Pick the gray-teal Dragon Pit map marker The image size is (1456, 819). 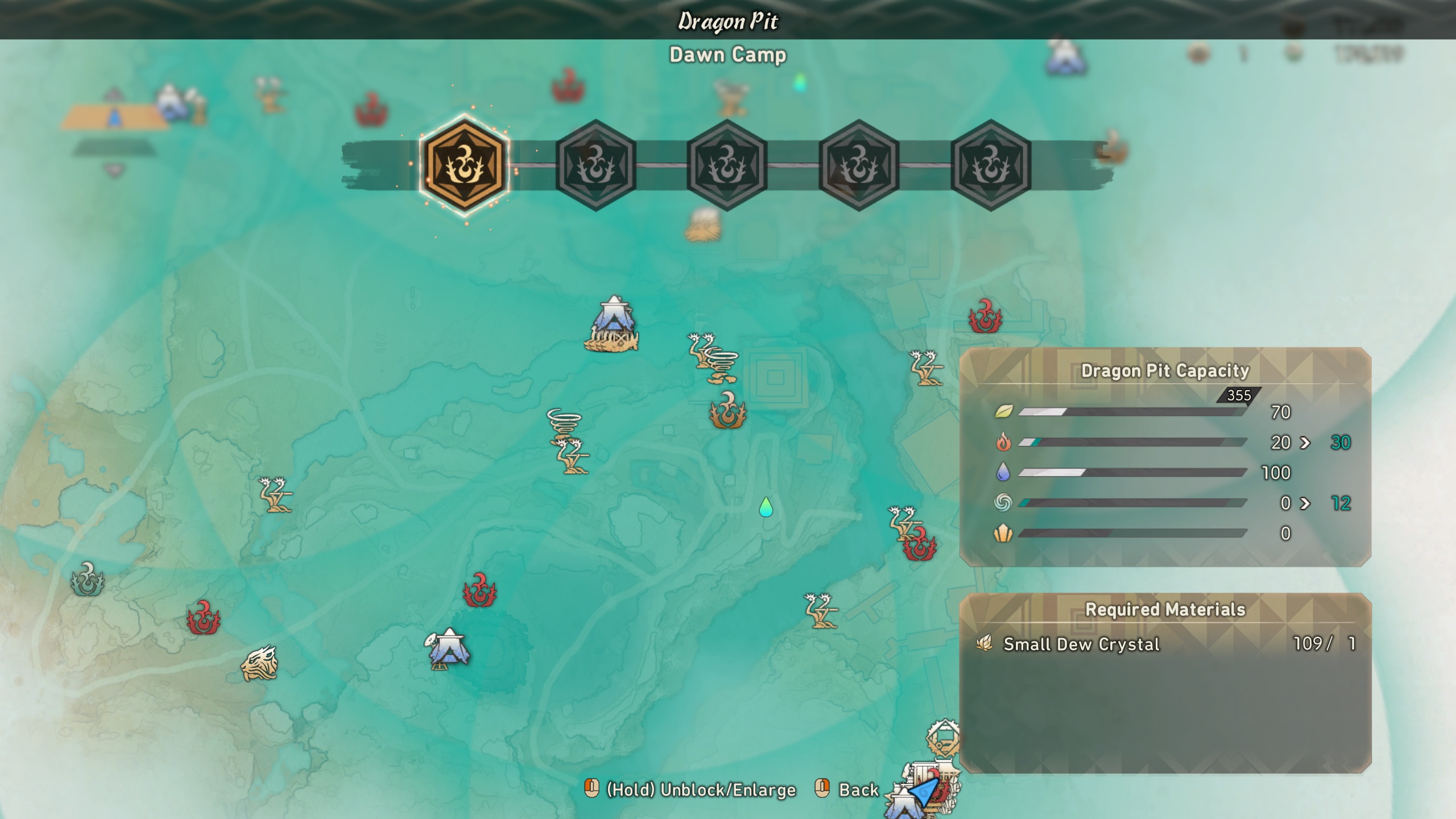point(87,580)
